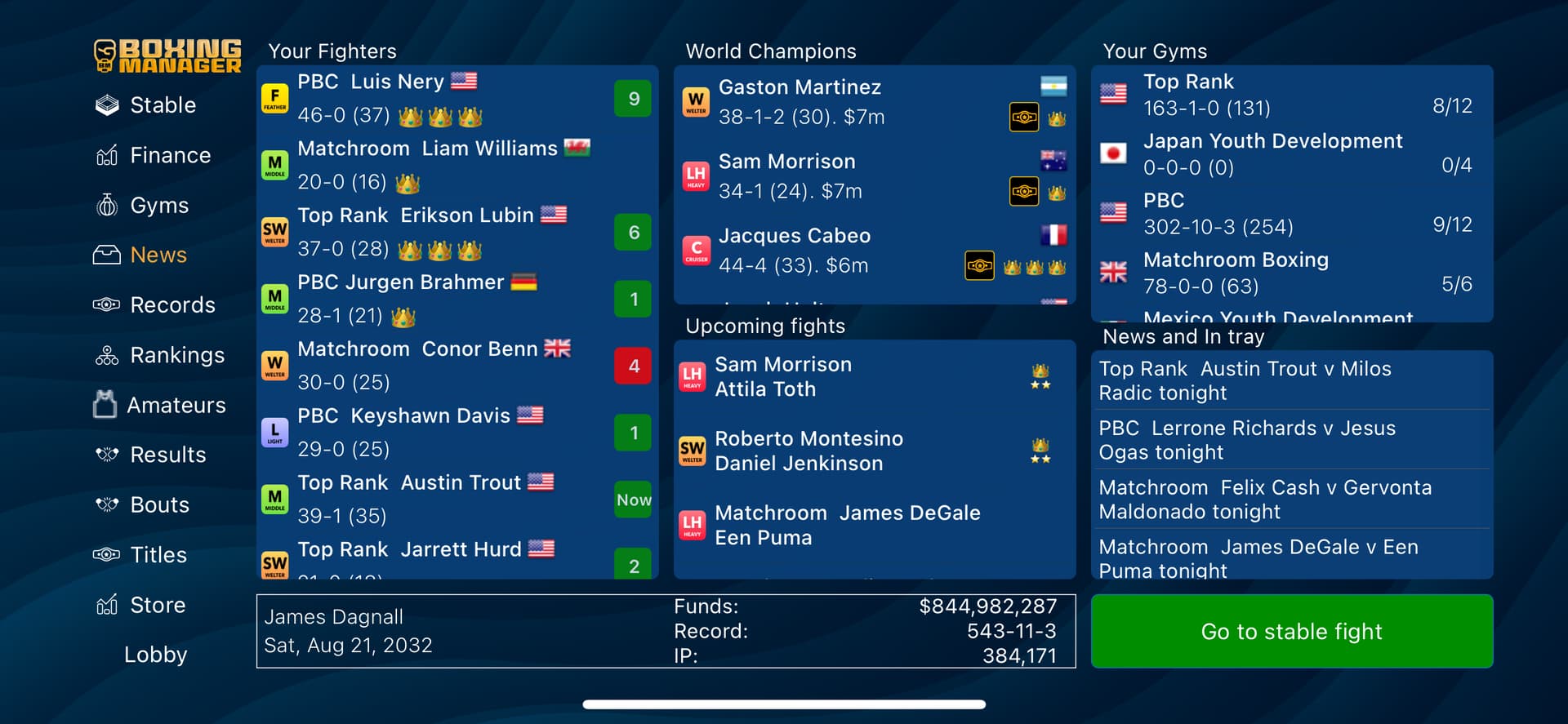Viewport: 1568px width, 724px height.
Task: Open Austin Trout's fighter row
Action: [441, 499]
